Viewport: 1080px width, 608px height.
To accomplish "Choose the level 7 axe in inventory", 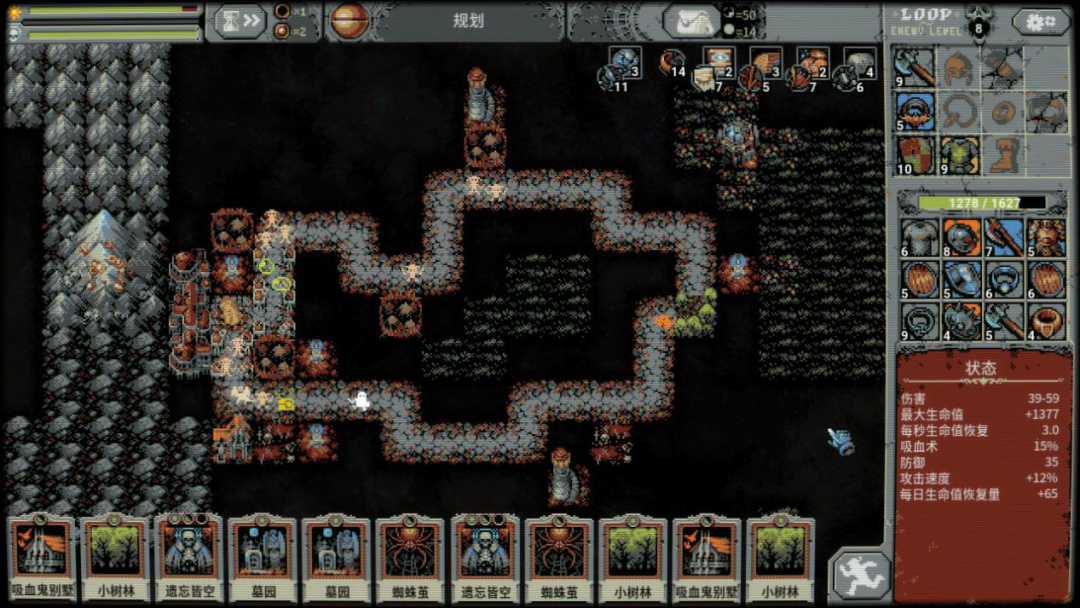I will point(1004,238).
